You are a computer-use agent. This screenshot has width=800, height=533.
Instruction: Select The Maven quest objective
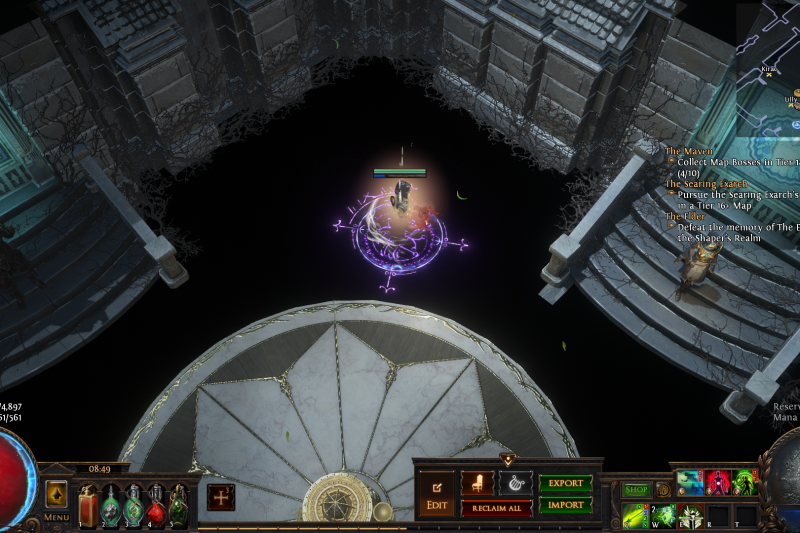[x=689, y=151]
